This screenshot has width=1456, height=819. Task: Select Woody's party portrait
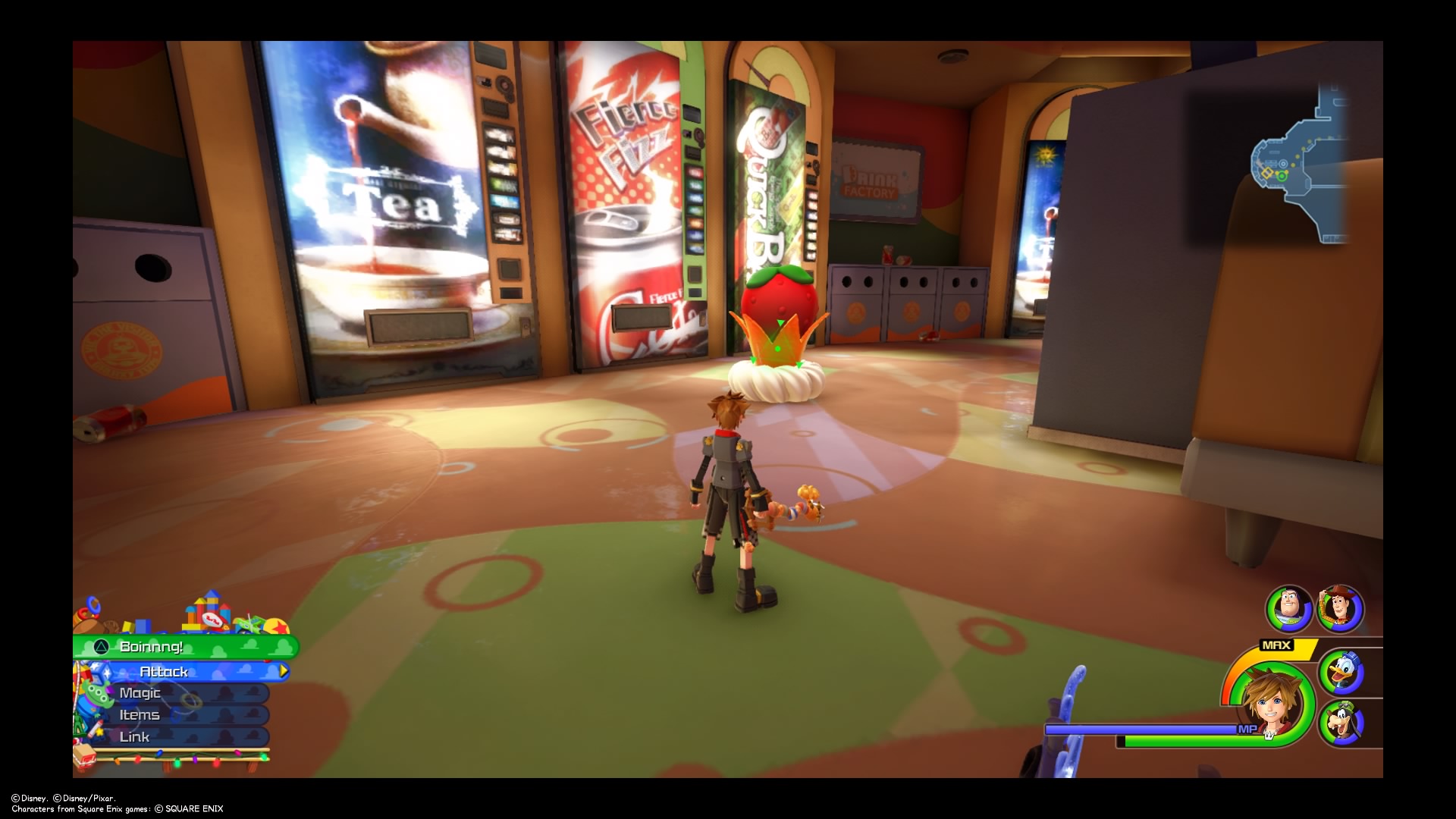(x=1341, y=608)
